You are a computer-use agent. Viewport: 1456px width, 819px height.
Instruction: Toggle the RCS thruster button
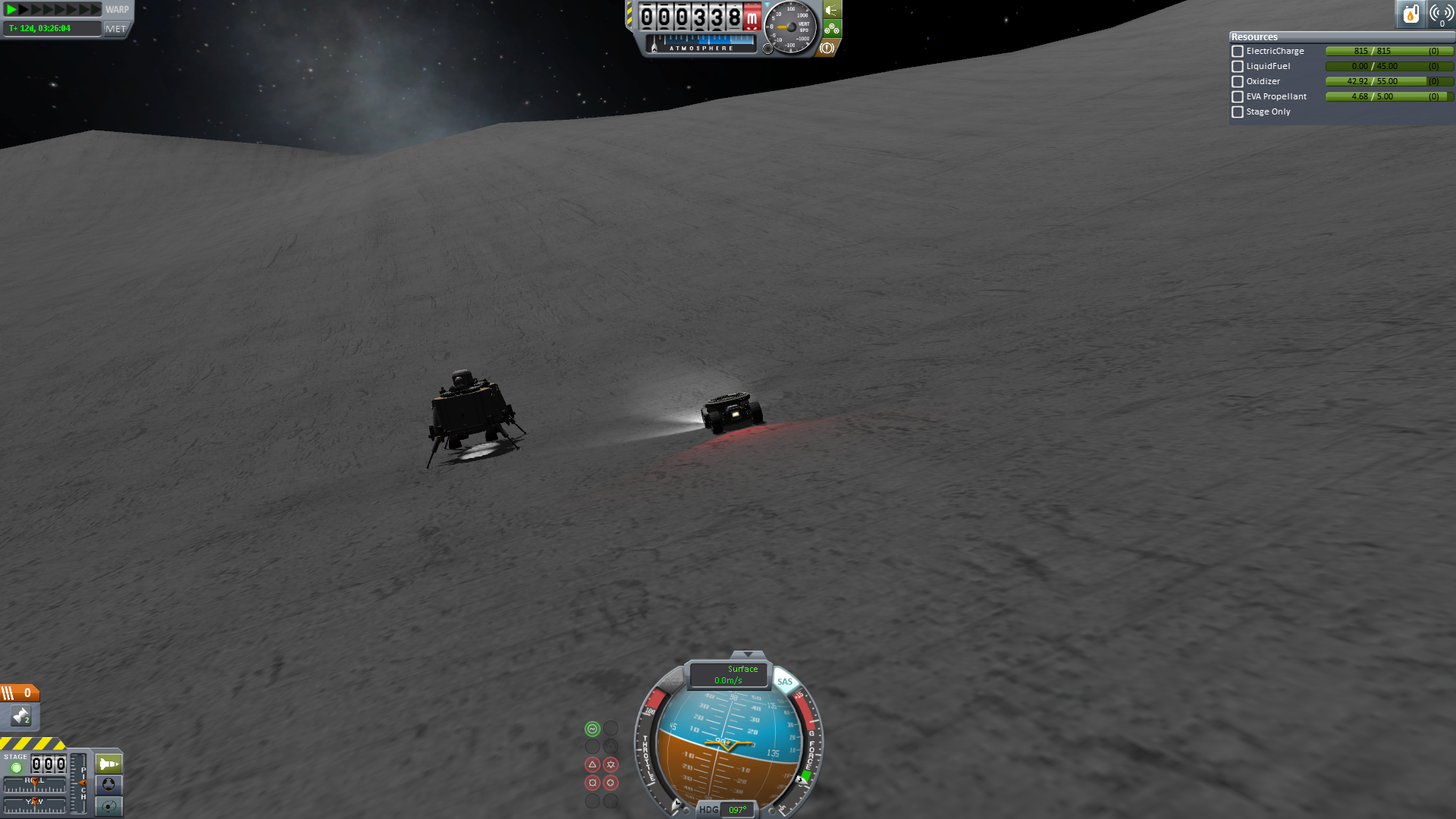pyautogui.click(x=673, y=681)
